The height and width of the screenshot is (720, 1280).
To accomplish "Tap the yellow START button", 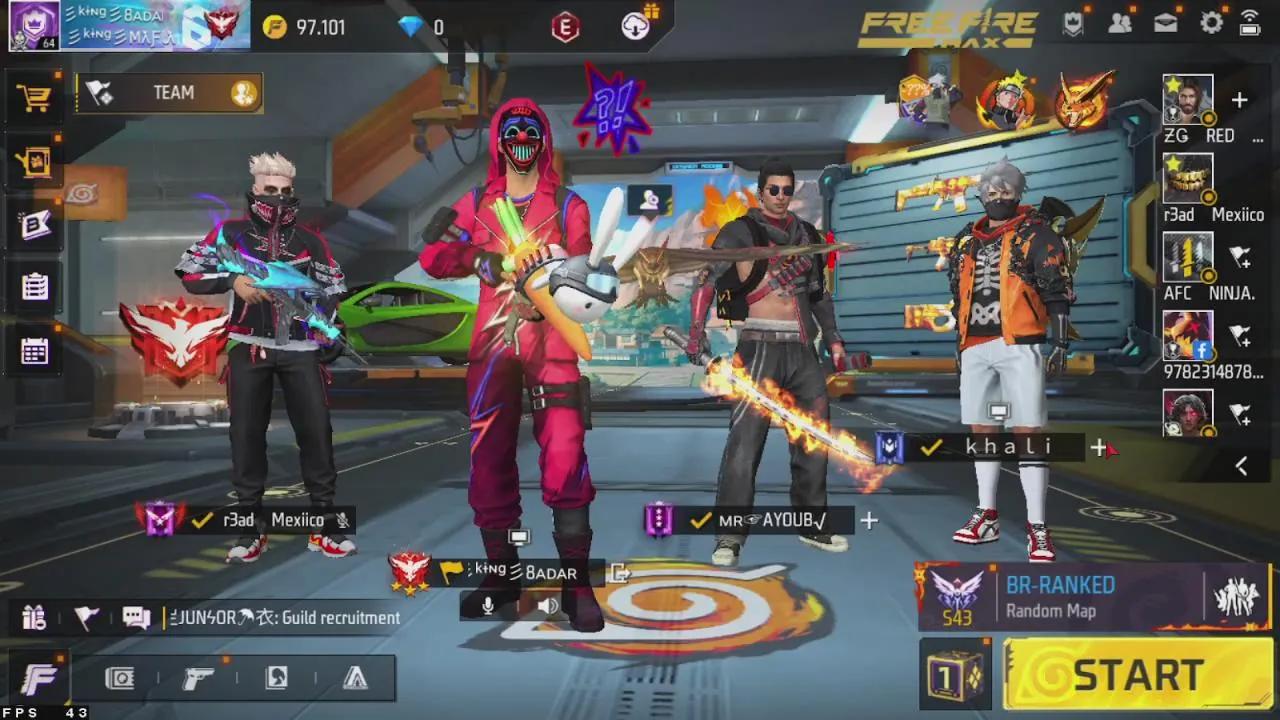I will (x=1138, y=675).
